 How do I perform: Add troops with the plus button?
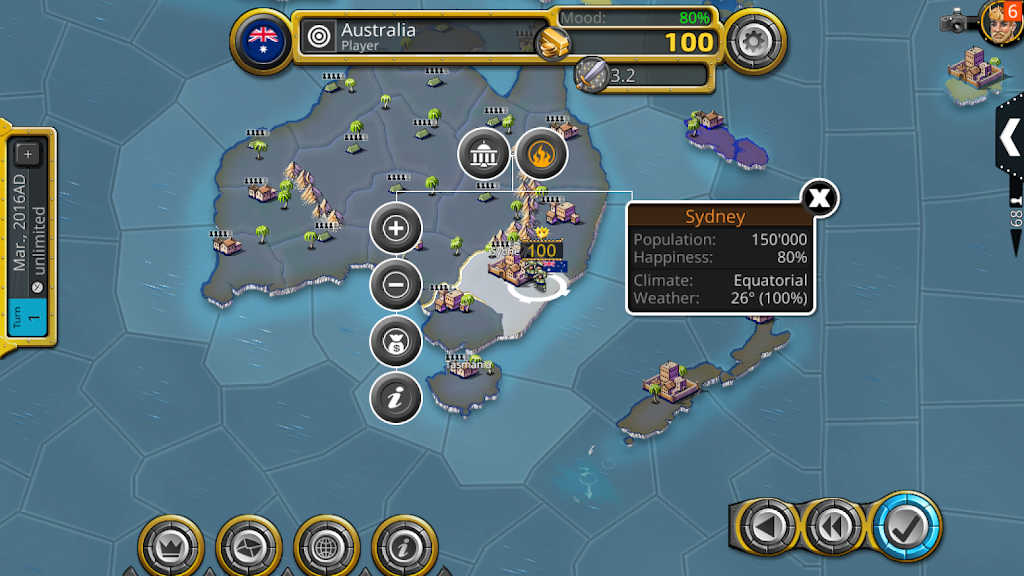pos(396,228)
